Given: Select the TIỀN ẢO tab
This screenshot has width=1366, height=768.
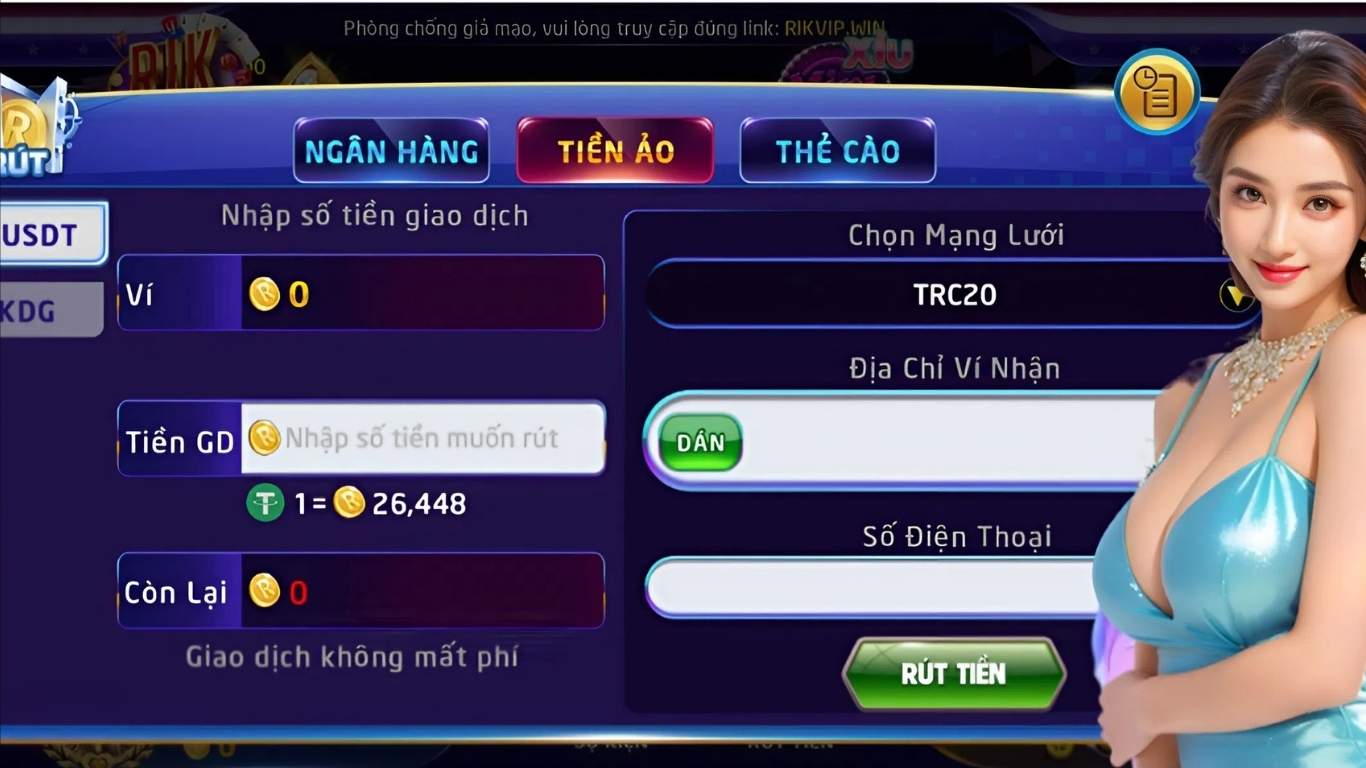Looking at the screenshot, I should click(614, 150).
